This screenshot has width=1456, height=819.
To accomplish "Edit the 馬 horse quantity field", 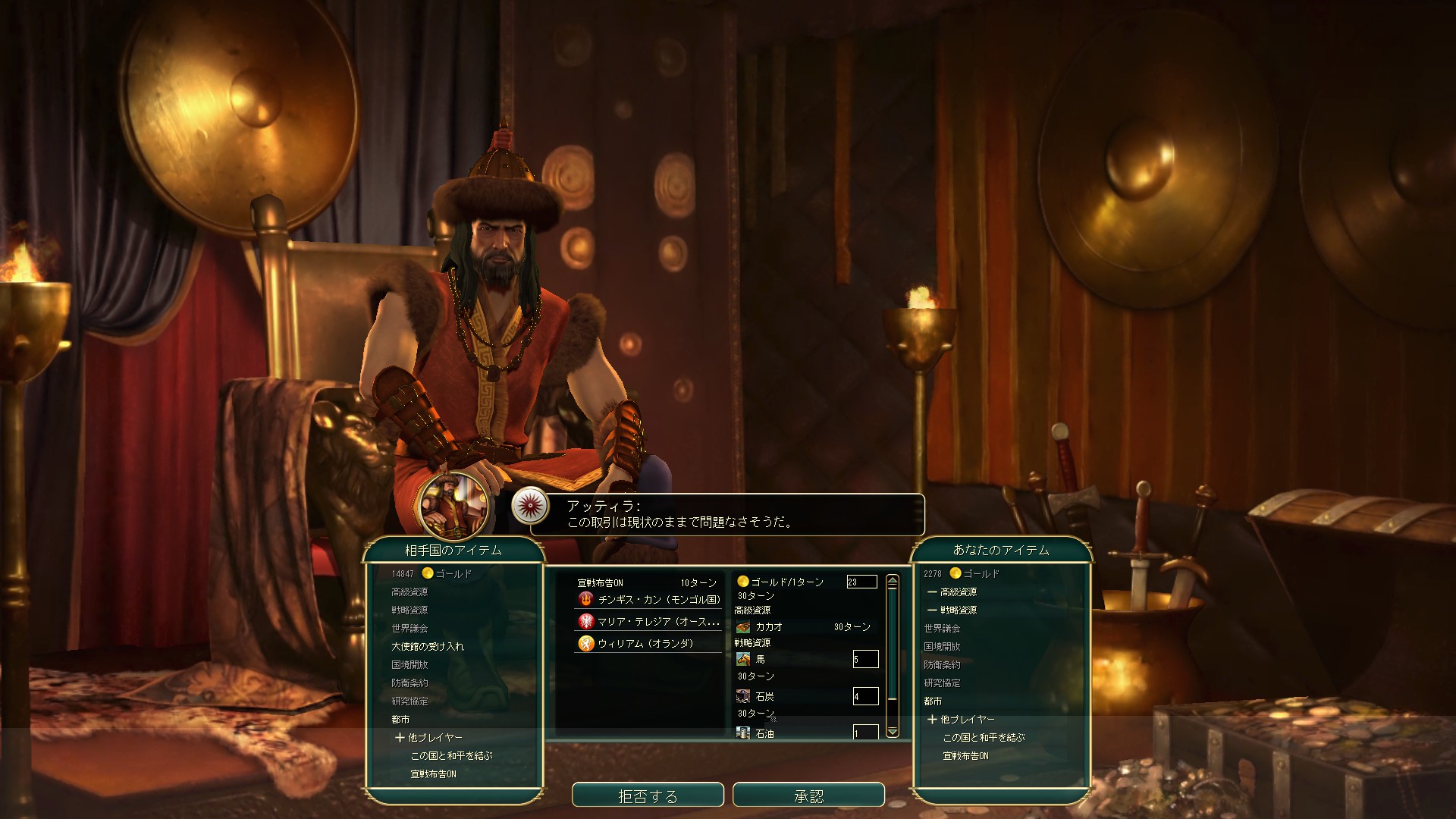I will (x=865, y=659).
